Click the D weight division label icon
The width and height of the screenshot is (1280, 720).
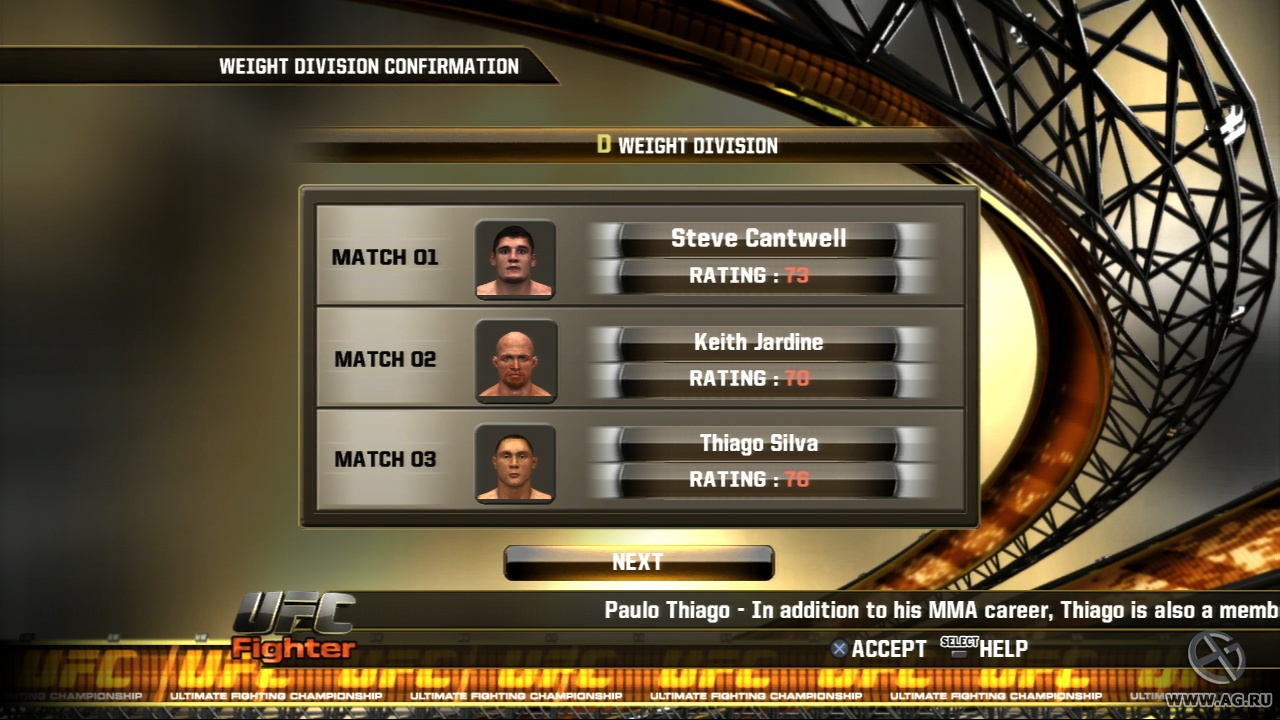point(604,146)
